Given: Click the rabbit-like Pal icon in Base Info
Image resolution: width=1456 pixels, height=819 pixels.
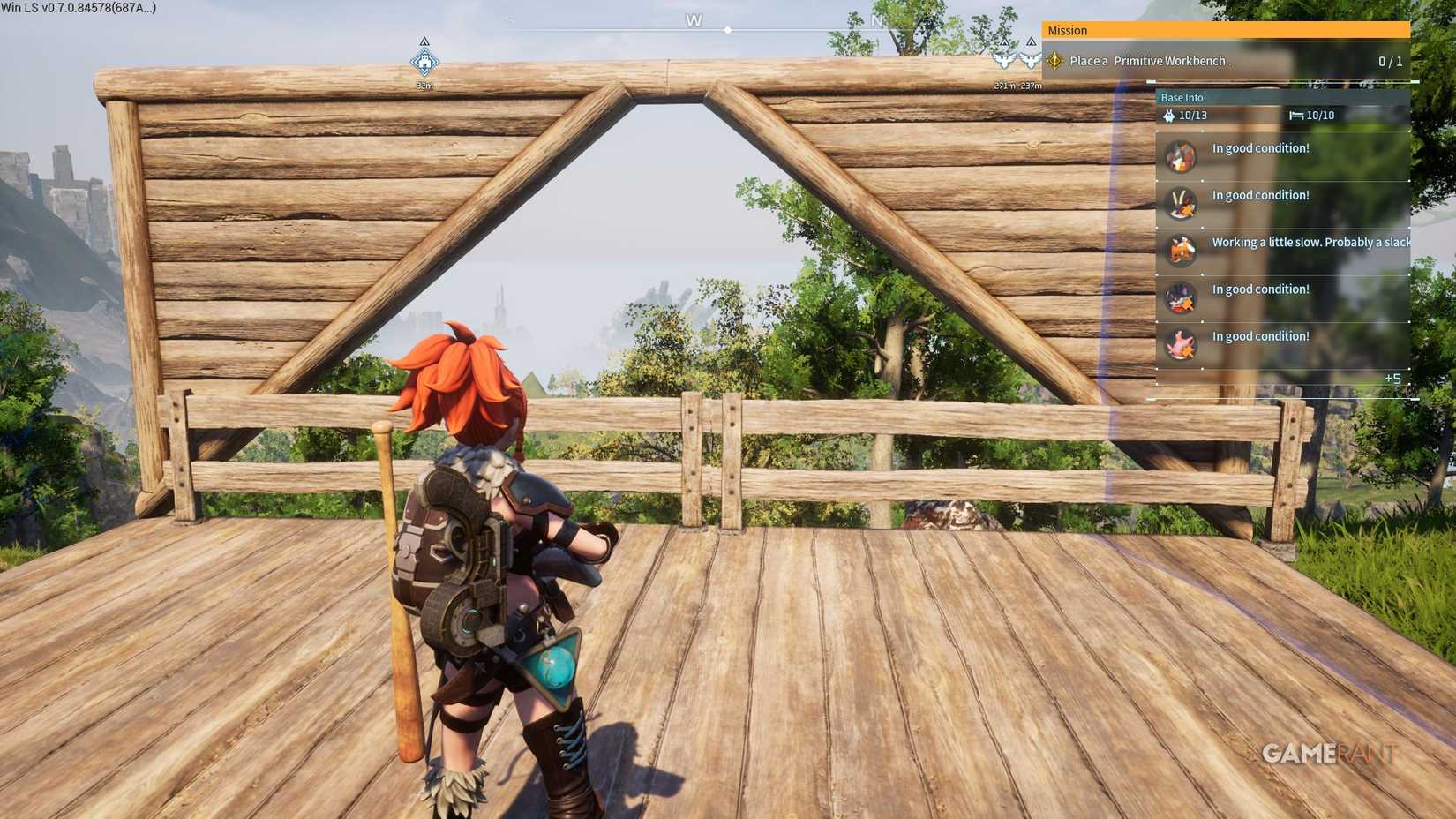Looking at the screenshot, I should (1181, 204).
